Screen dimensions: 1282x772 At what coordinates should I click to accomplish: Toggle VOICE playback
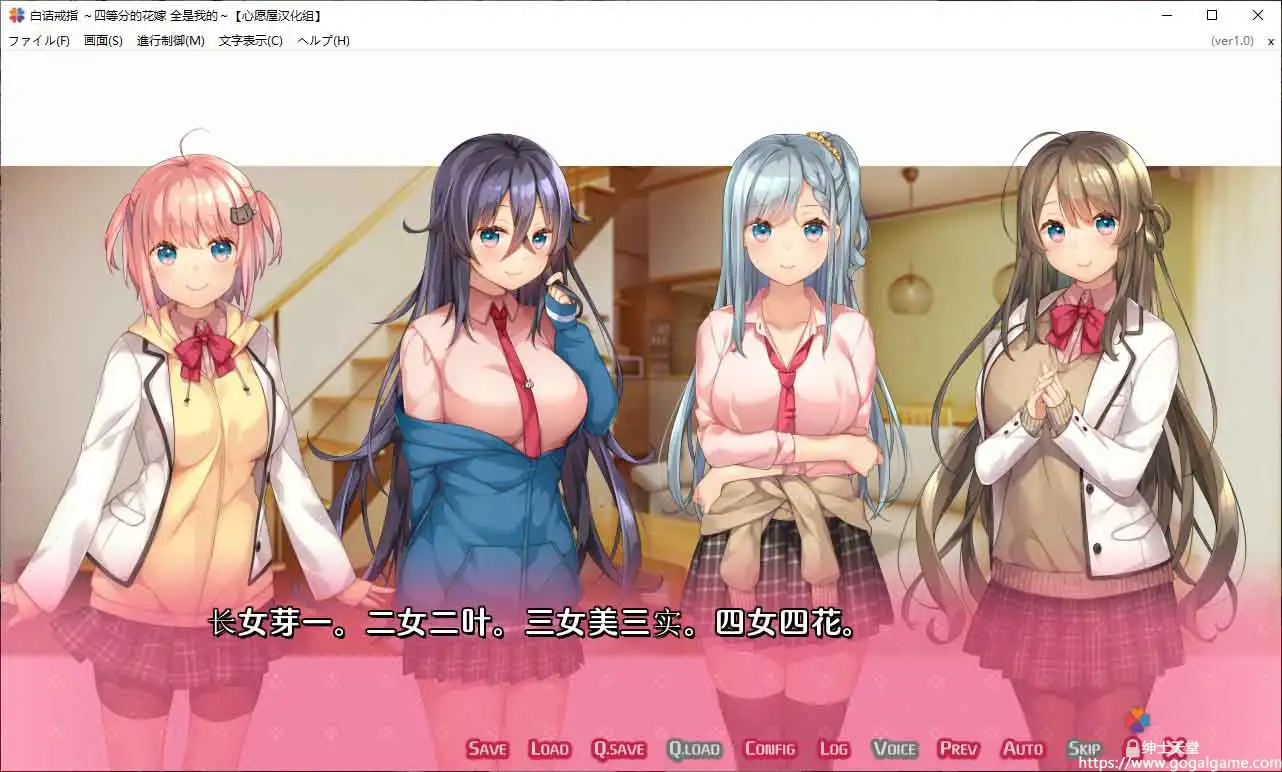[x=895, y=747]
